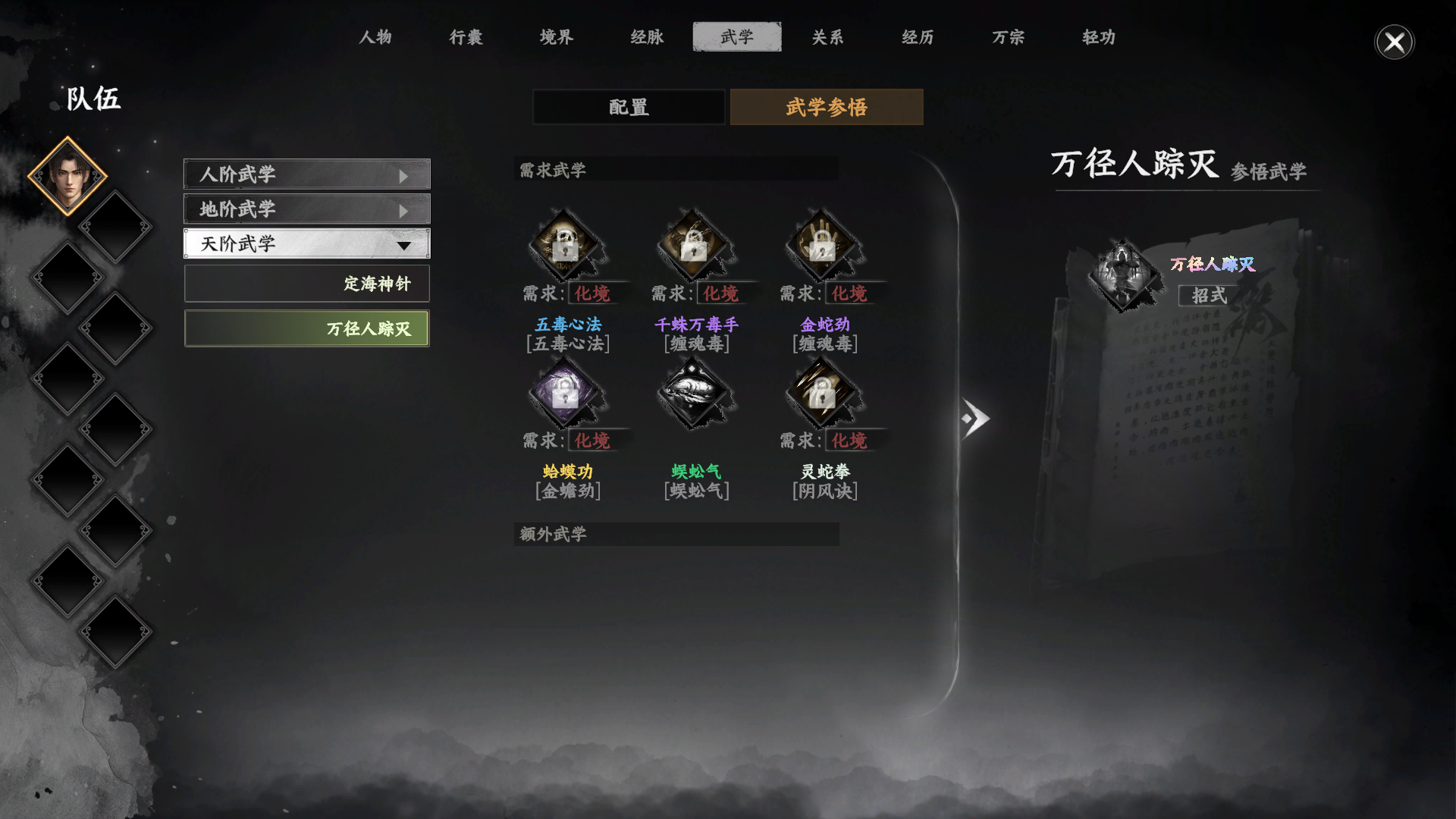Collapse the 天阶武学 dropdown
This screenshot has height=819, width=1456.
[x=306, y=243]
